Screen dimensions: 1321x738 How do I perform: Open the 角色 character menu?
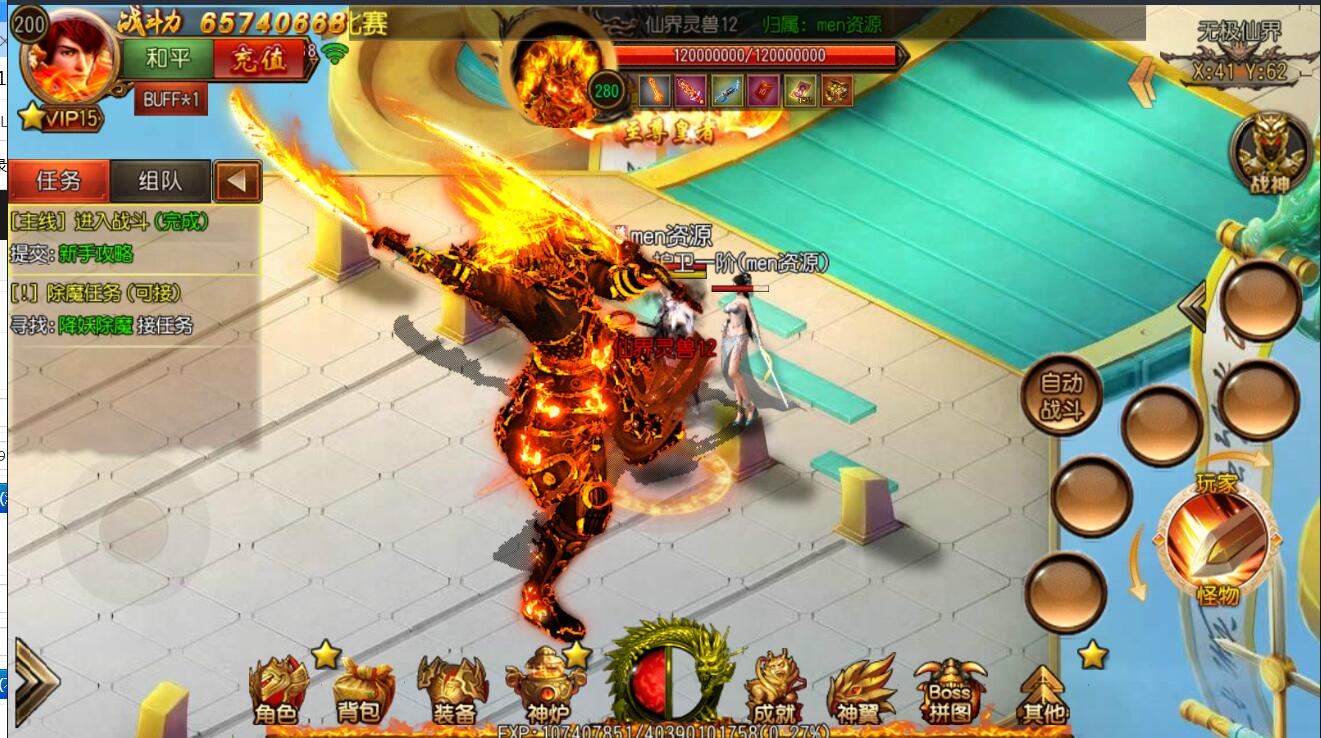(x=277, y=690)
